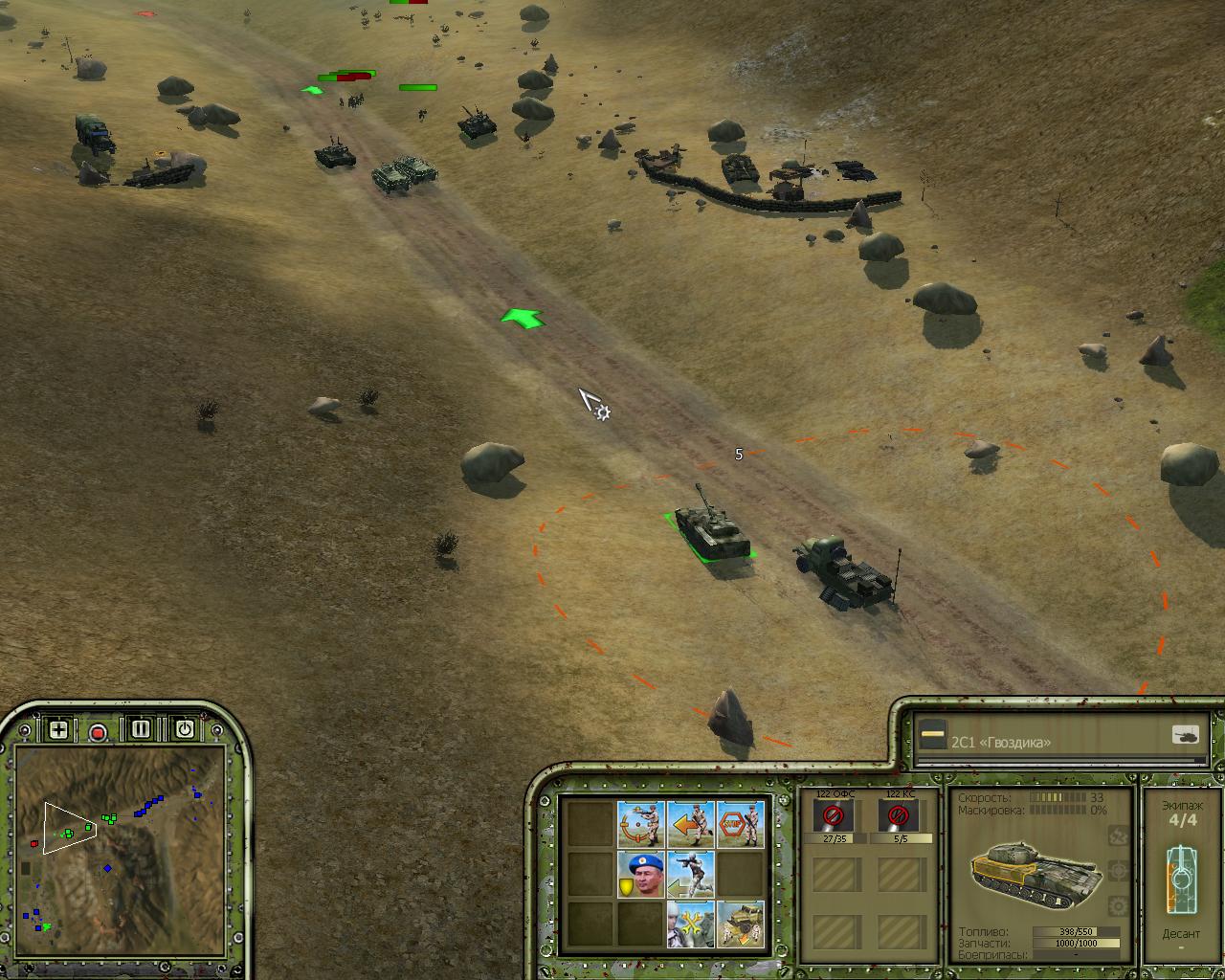Select the crossed wrenches repair command

click(690, 924)
